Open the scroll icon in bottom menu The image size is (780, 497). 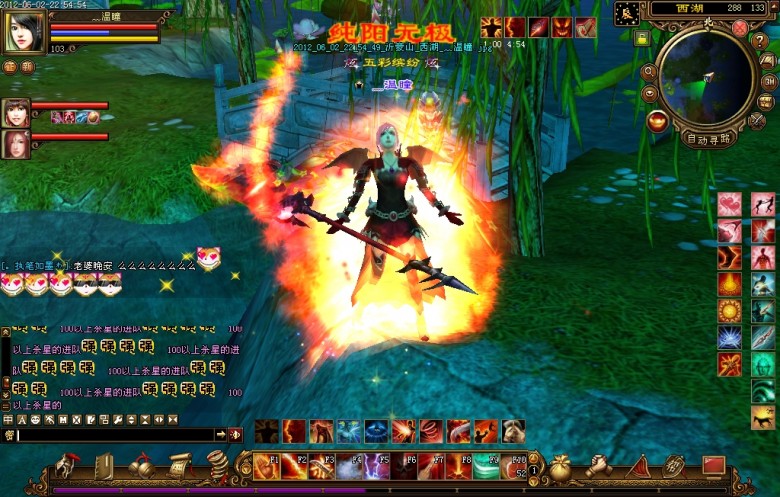click(x=178, y=465)
